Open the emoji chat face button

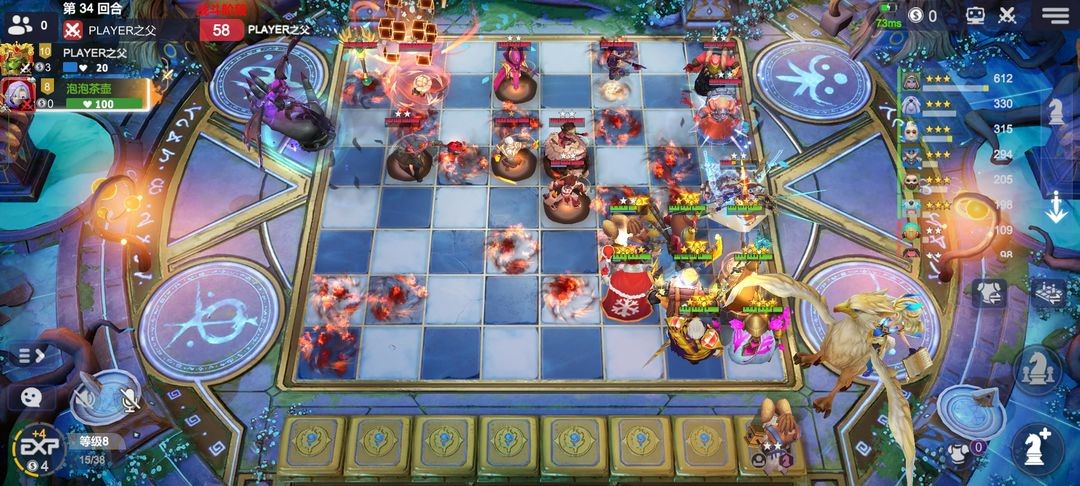pyautogui.click(x=31, y=397)
